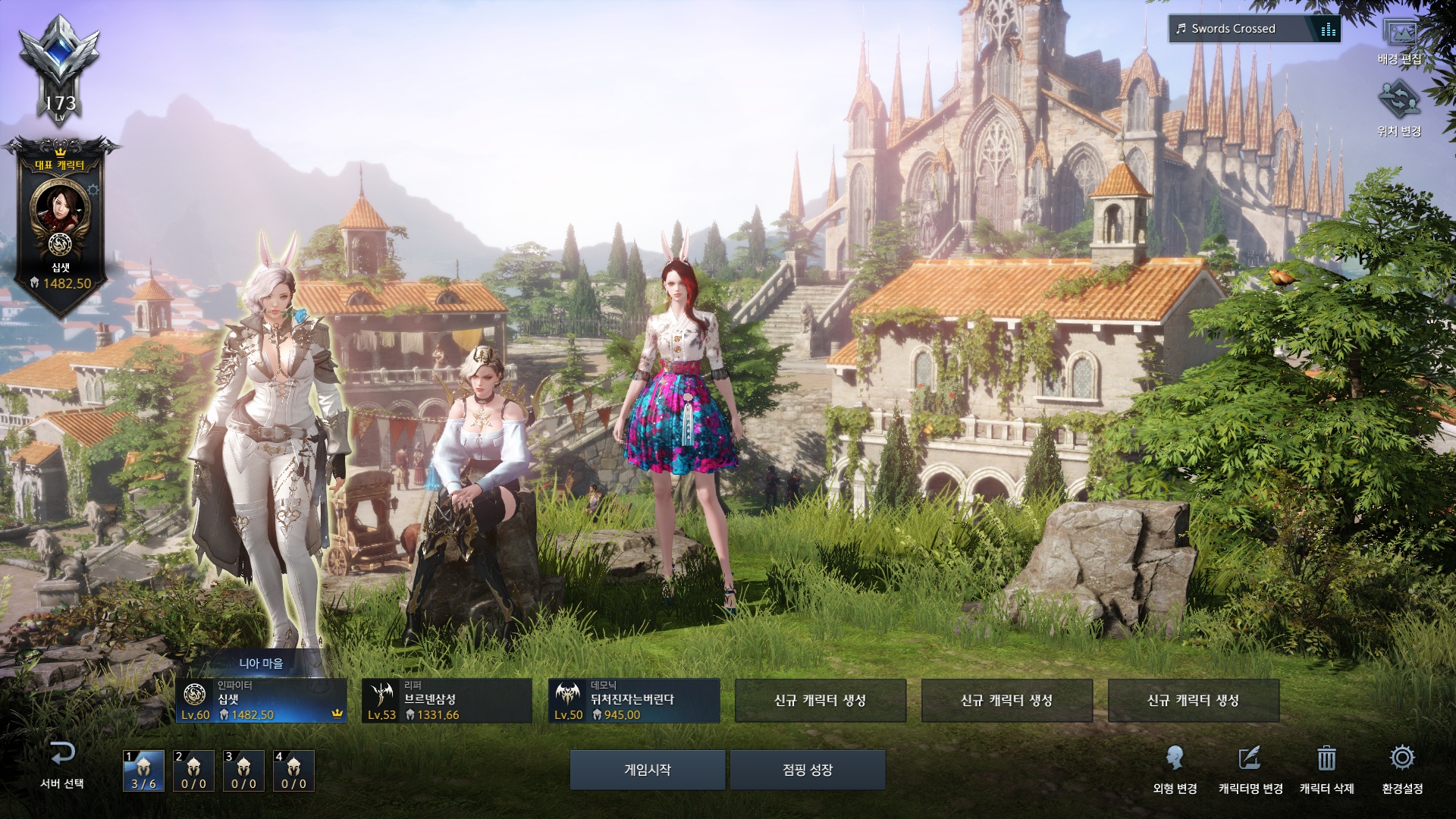Screen dimensions: 1456x819
Task: Switch to character page 1 showing 3/6
Action: [x=143, y=770]
